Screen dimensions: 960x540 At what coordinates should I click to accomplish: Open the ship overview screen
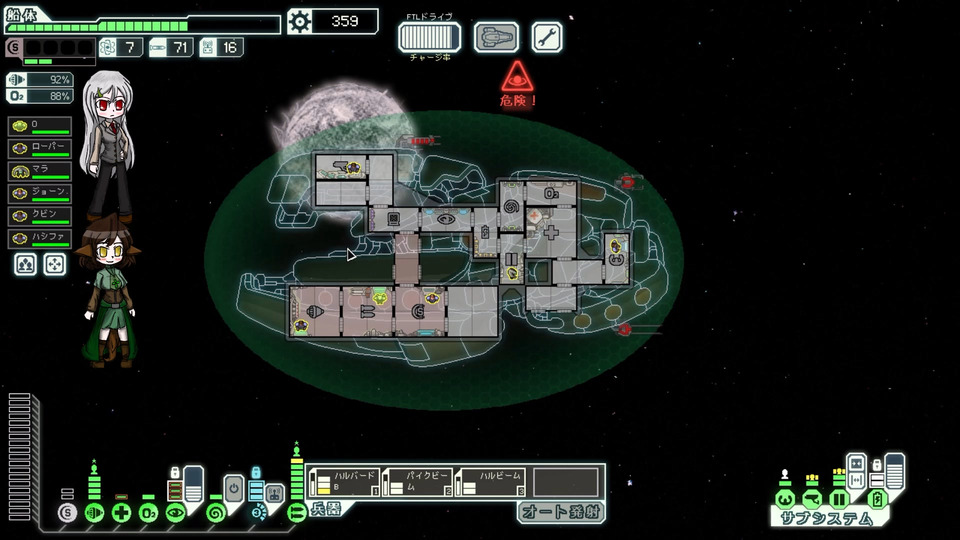pyautogui.click(x=496, y=37)
